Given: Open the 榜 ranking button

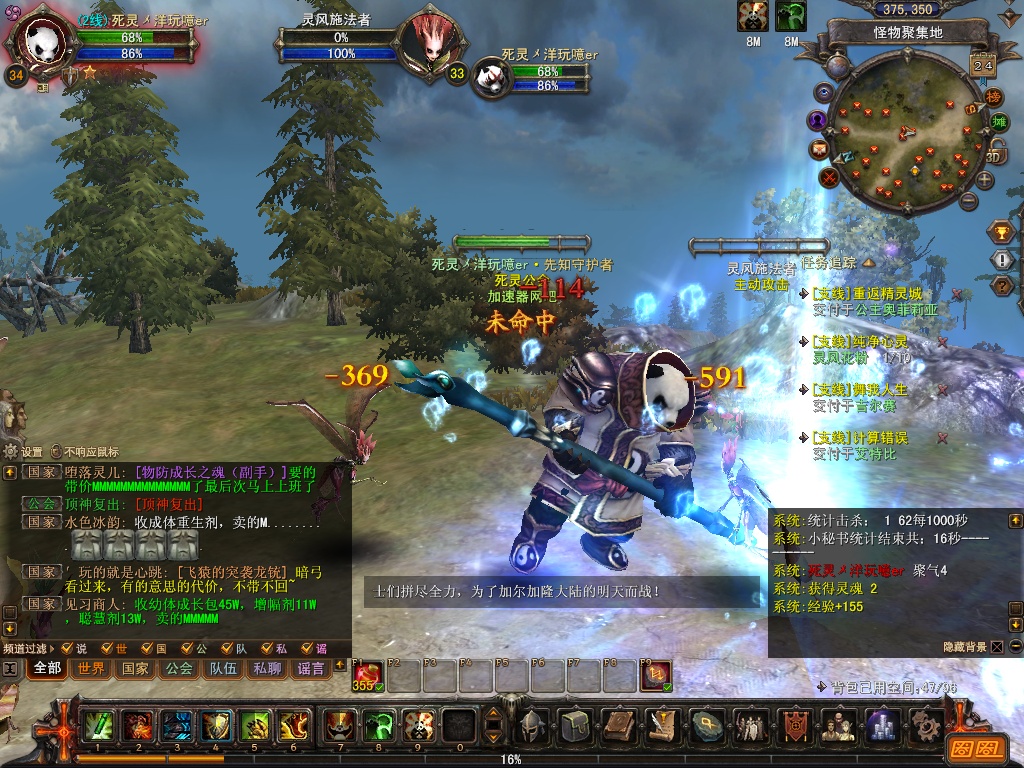Looking at the screenshot, I should [993, 97].
